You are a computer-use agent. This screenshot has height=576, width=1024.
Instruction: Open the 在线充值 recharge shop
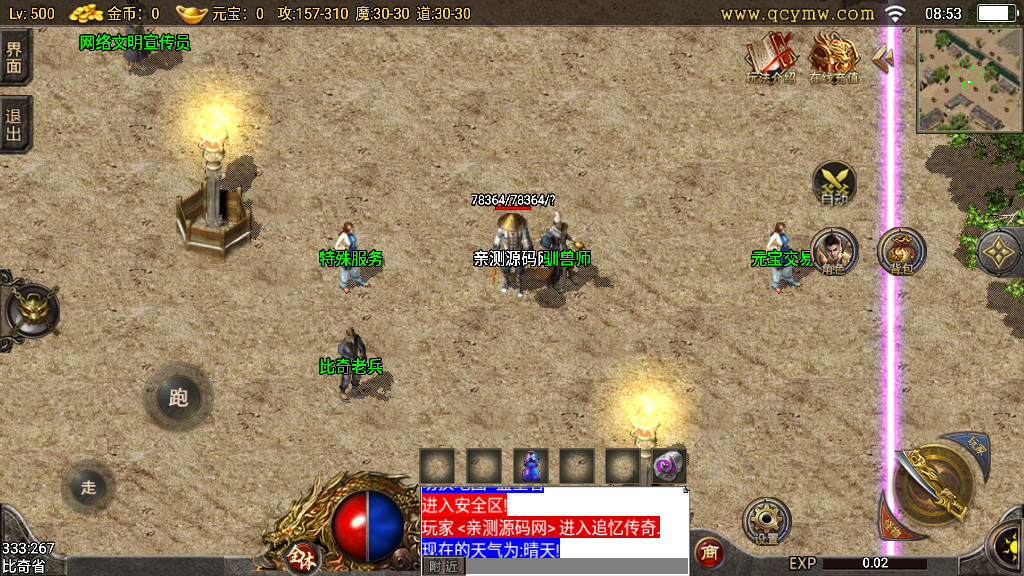click(833, 58)
